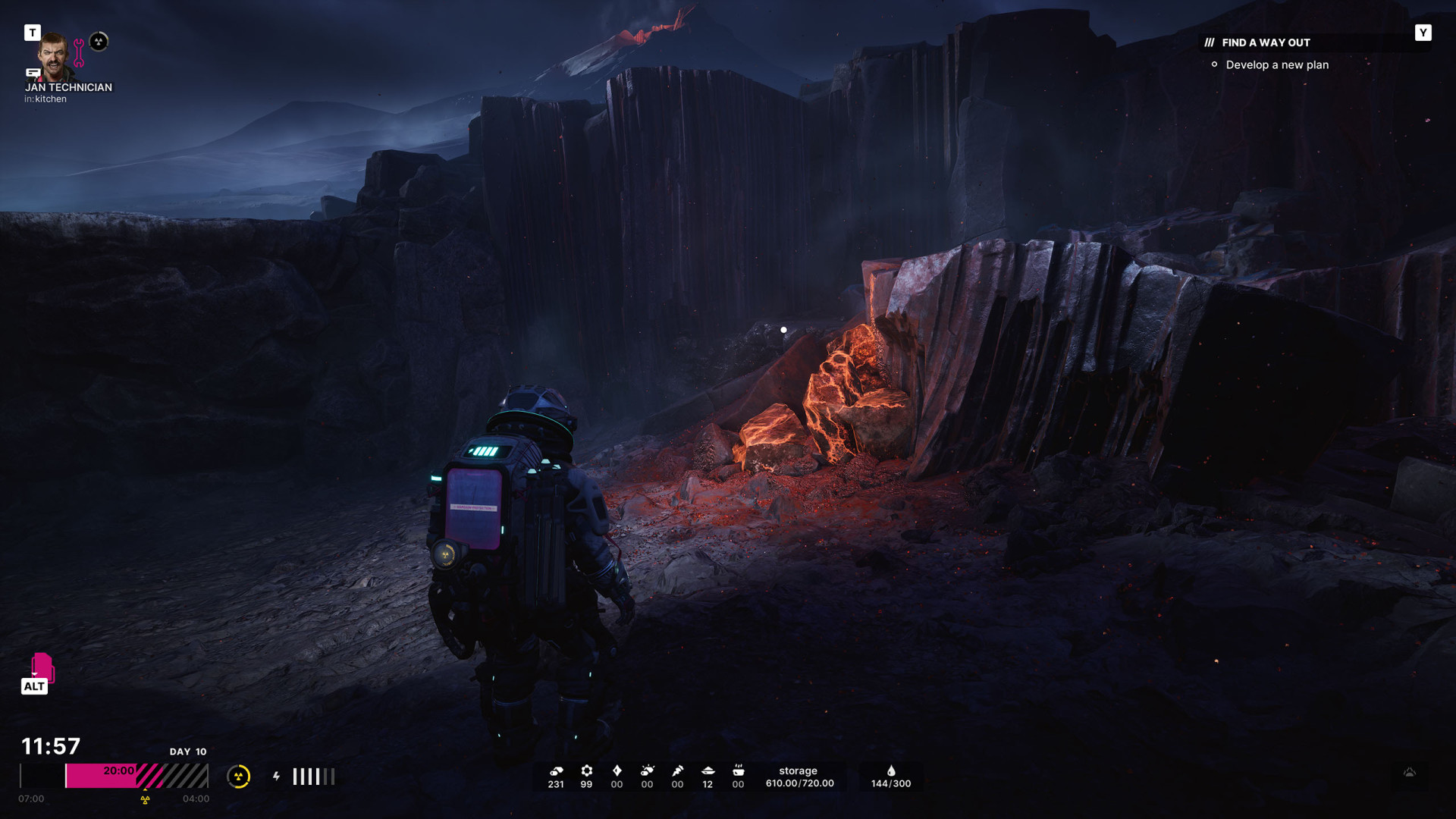Select the Jan Technician portrait
Image resolution: width=1456 pixels, height=819 pixels.
[x=54, y=54]
